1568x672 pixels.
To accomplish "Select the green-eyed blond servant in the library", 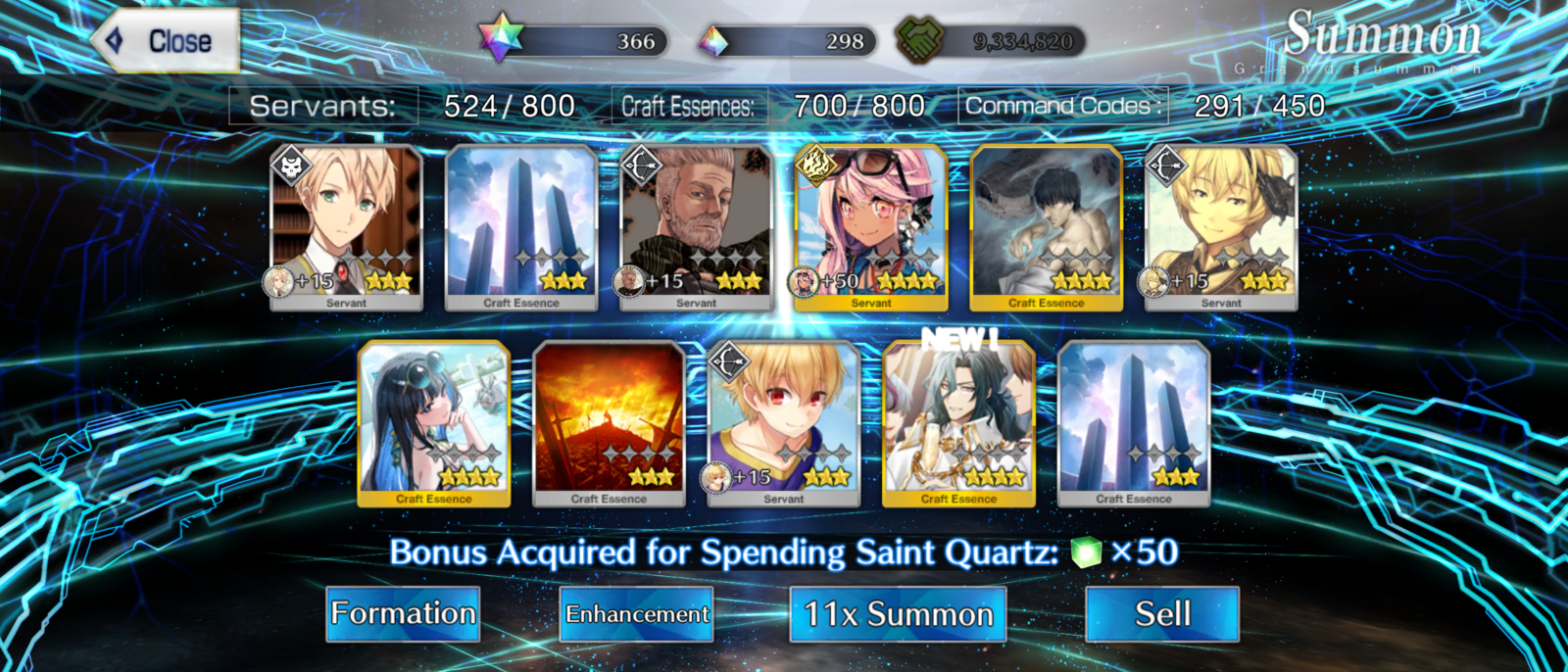I will [x=346, y=227].
